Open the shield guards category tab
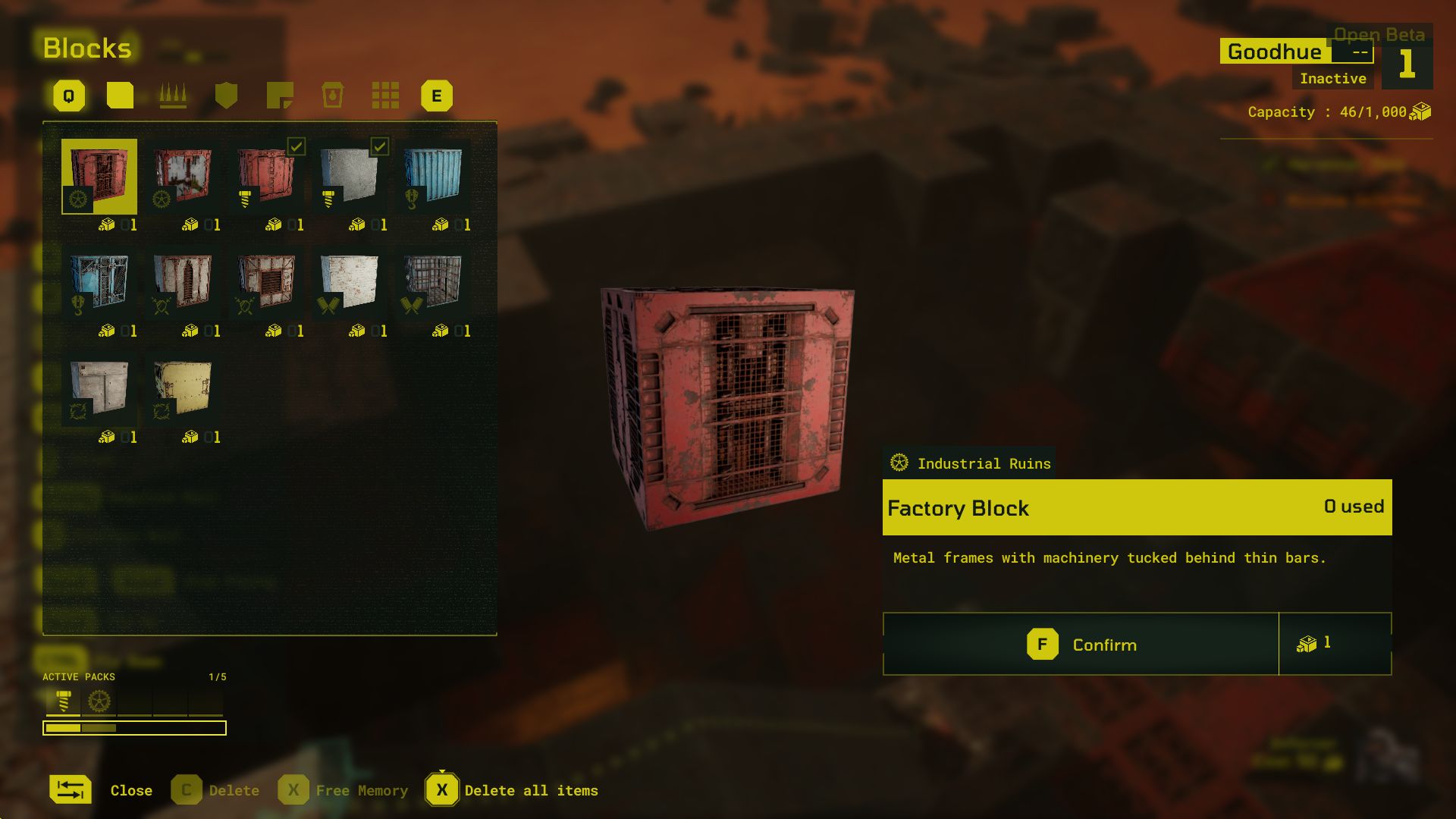This screenshot has height=819, width=1456. point(226,96)
